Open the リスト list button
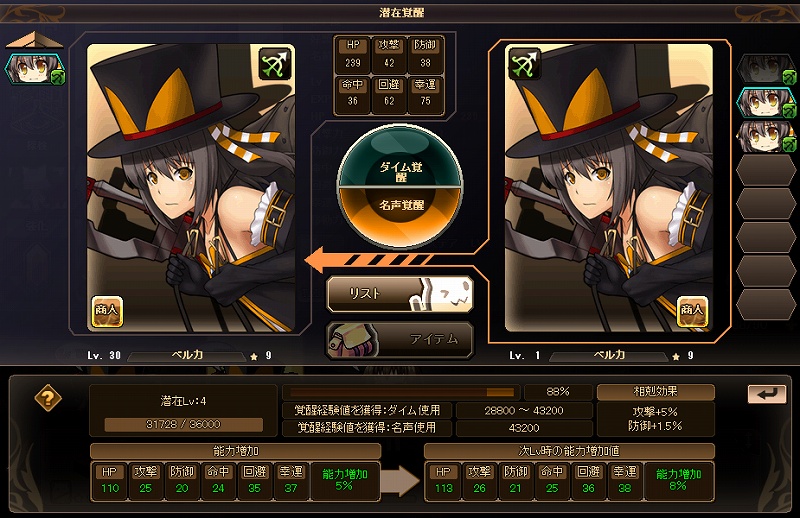 click(x=400, y=294)
